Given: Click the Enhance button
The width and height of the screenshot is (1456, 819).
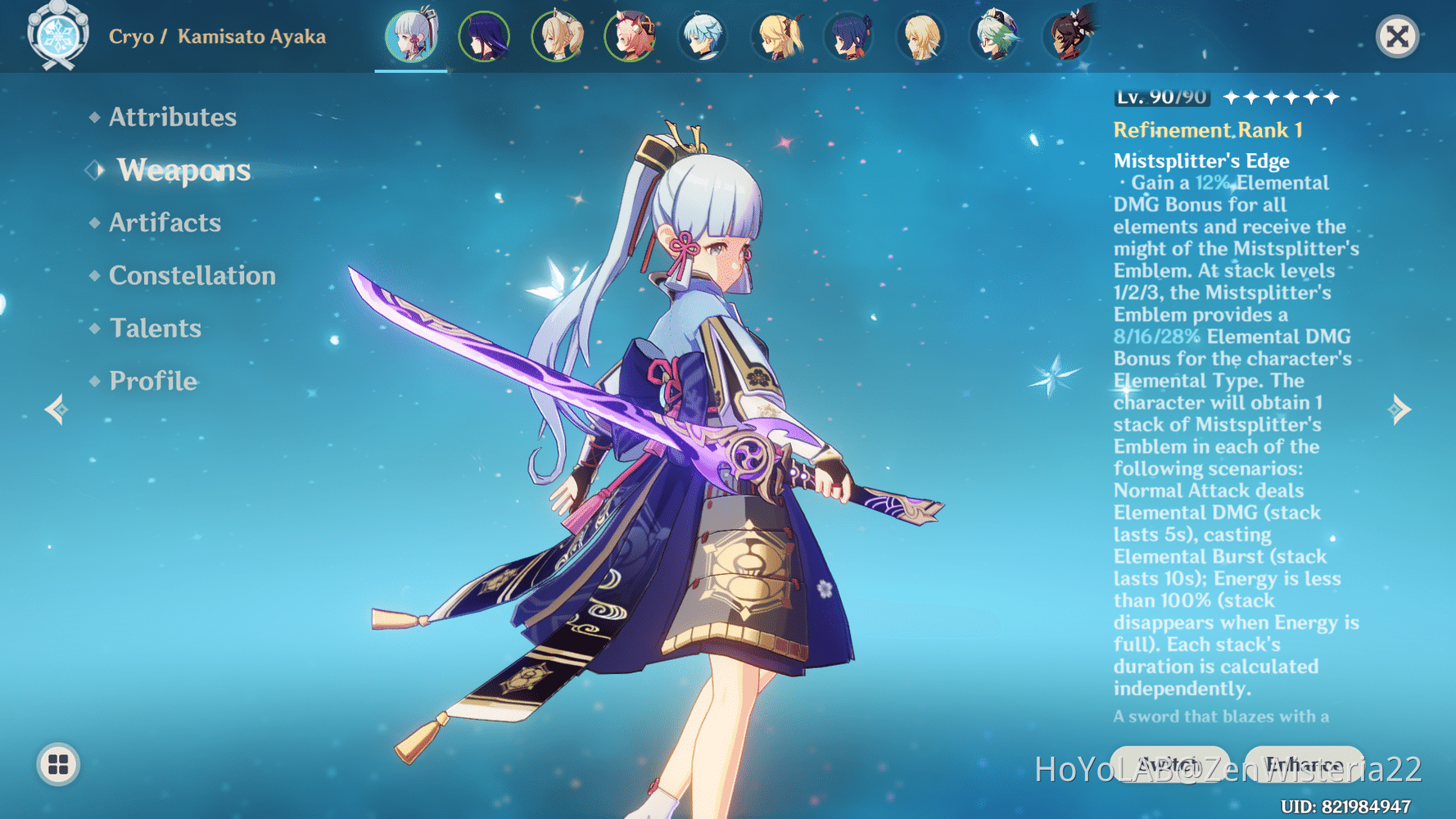Looking at the screenshot, I should click(1302, 762).
